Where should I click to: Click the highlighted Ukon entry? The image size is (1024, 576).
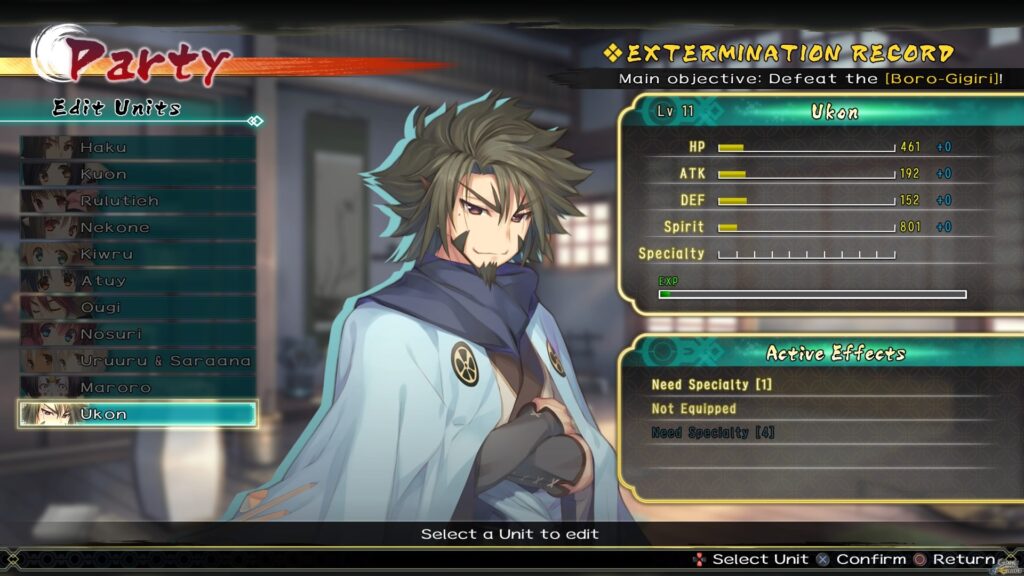tap(138, 414)
